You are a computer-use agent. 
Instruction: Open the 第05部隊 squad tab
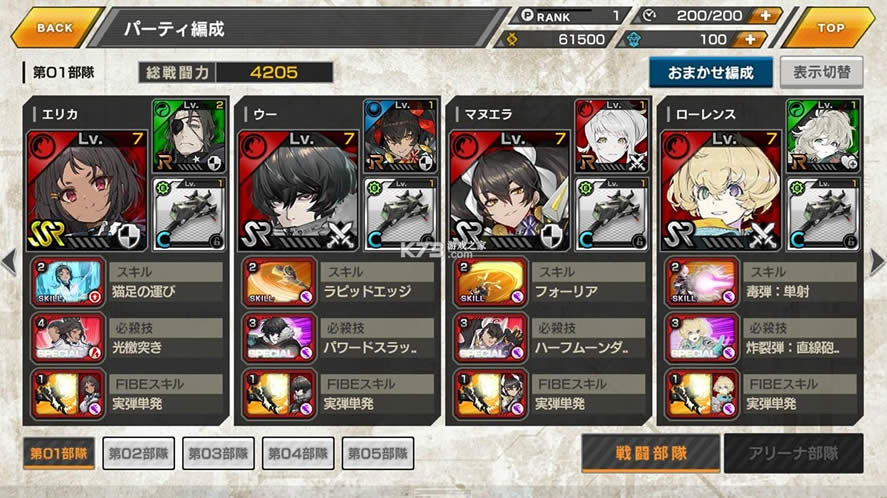coord(377,453)
